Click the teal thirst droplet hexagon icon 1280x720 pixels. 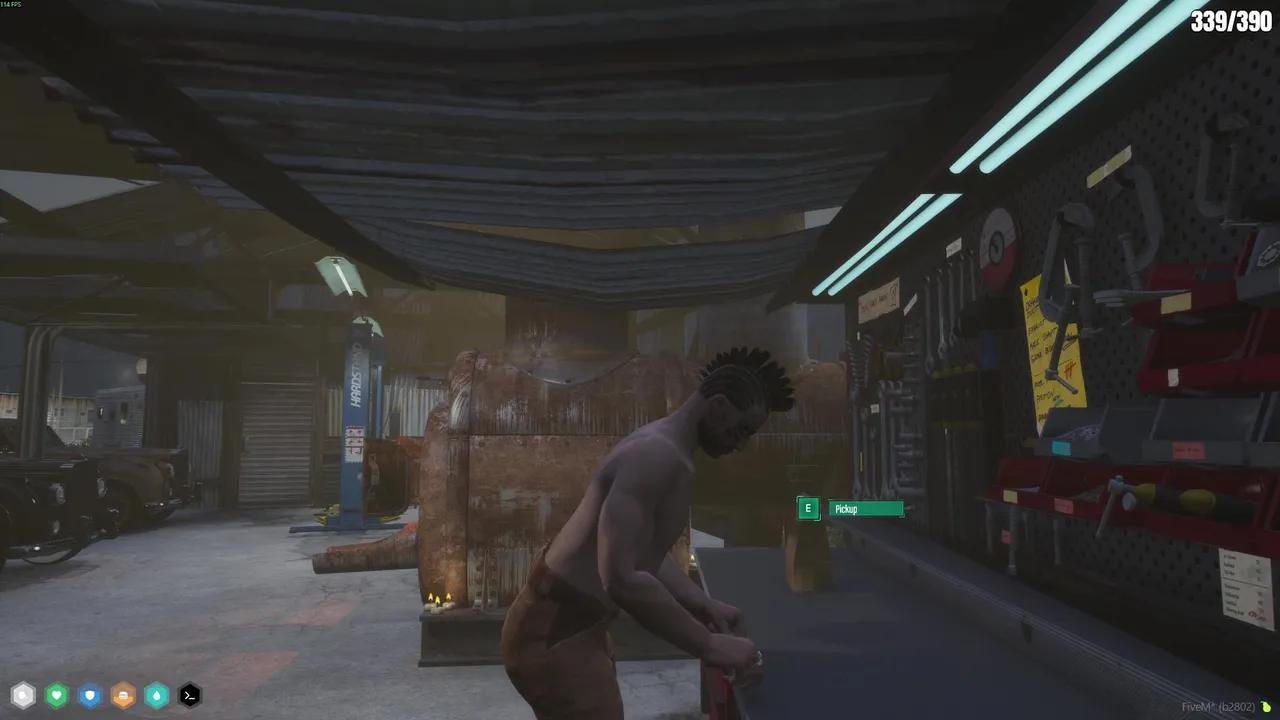(156, 695)
